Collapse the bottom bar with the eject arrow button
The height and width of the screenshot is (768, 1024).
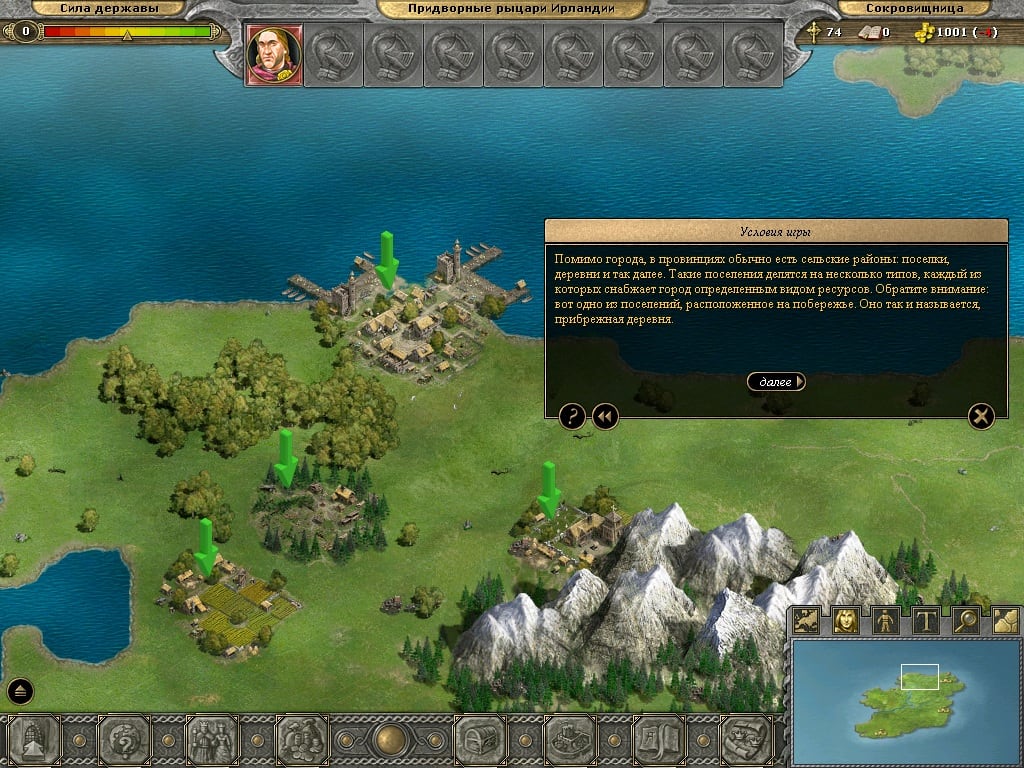pos(21,691)
